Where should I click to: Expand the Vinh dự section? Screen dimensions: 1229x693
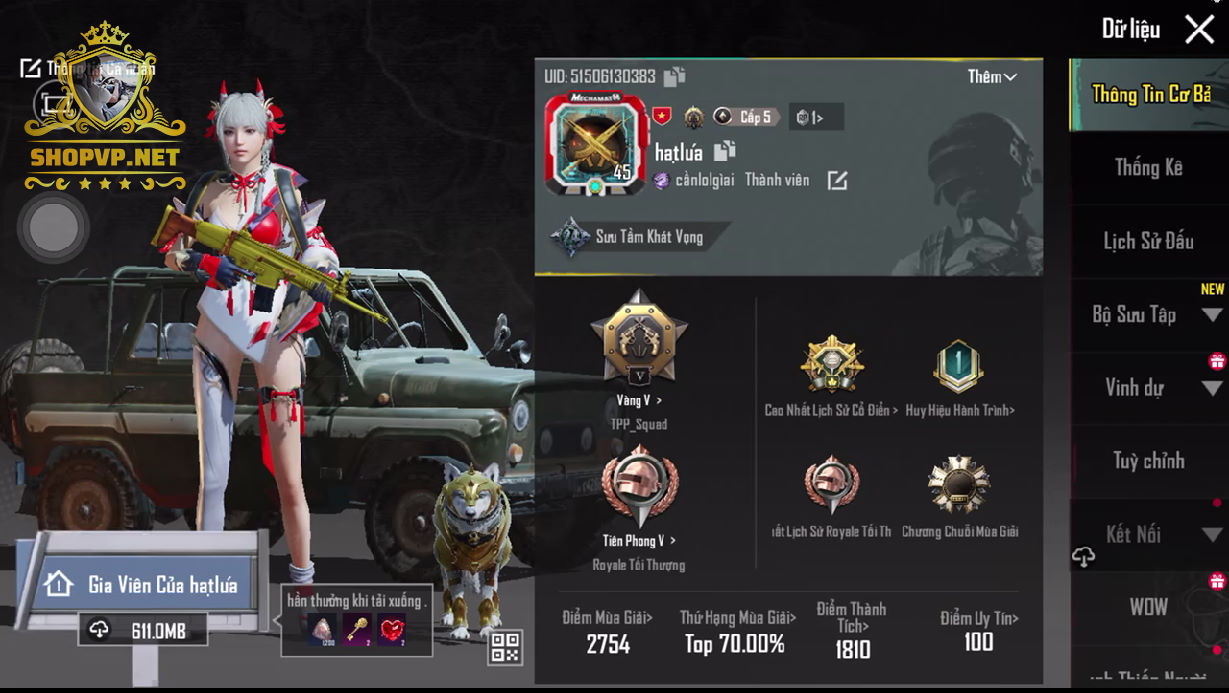tap(1148, 388)
